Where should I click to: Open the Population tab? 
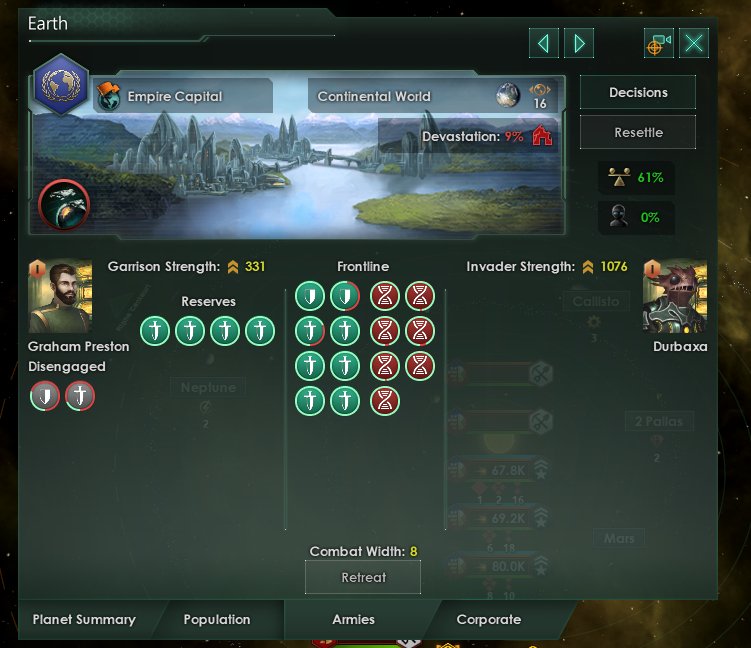(217, 620)
